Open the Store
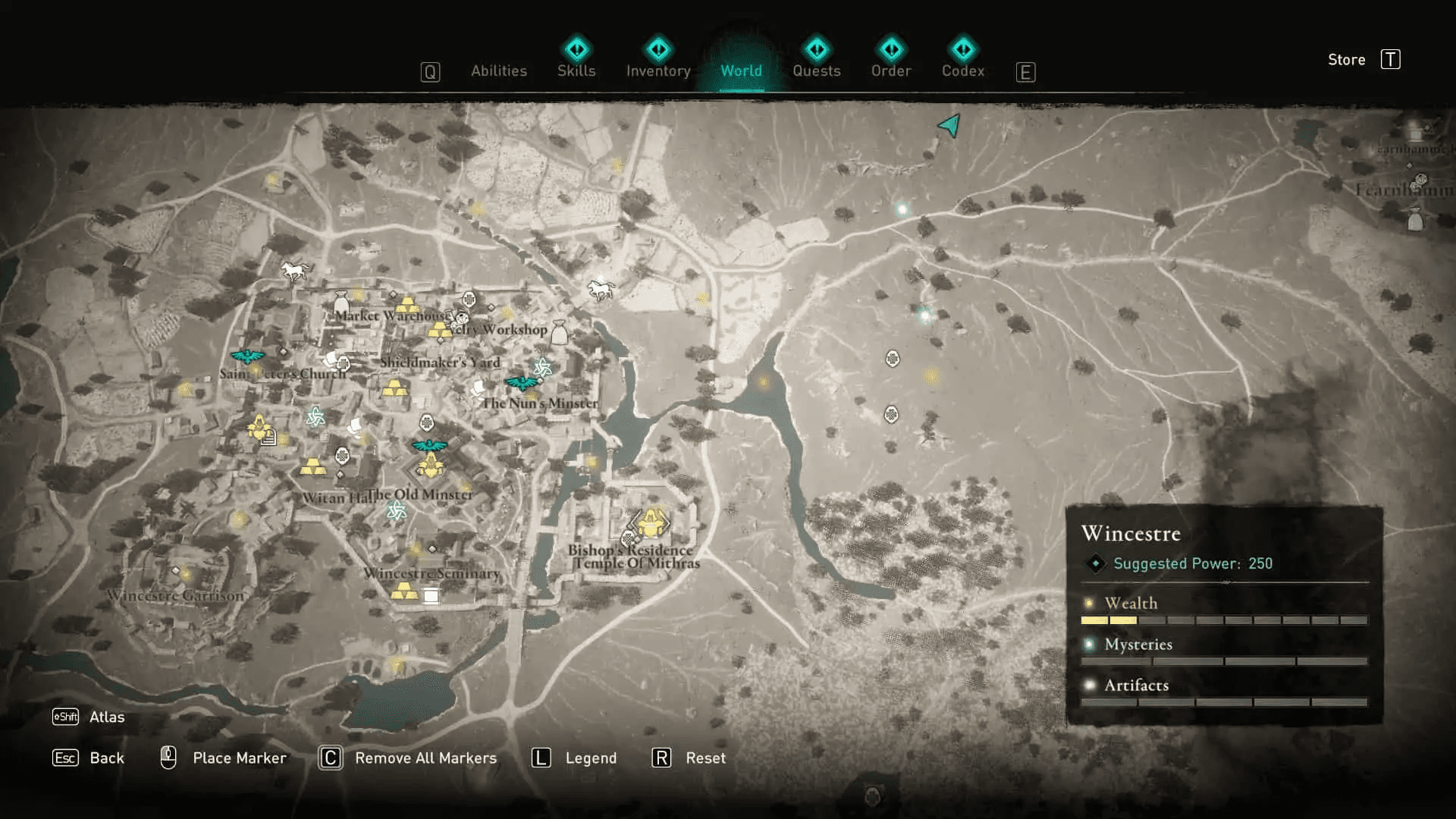The height and width of the screenshot is (819, 1456). (x=1347, y=60)
